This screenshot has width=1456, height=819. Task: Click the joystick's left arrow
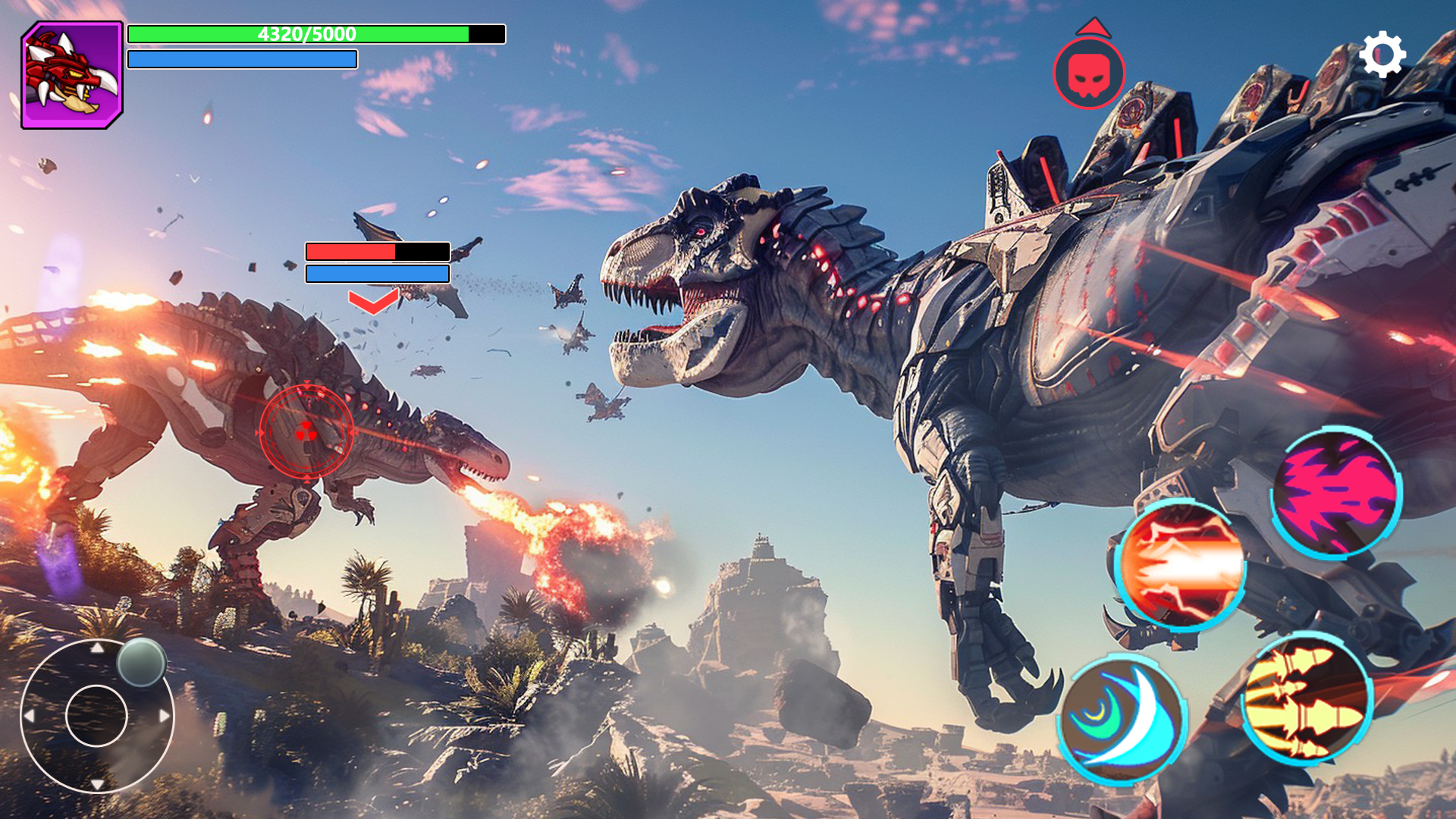click(x=29, y=716)
